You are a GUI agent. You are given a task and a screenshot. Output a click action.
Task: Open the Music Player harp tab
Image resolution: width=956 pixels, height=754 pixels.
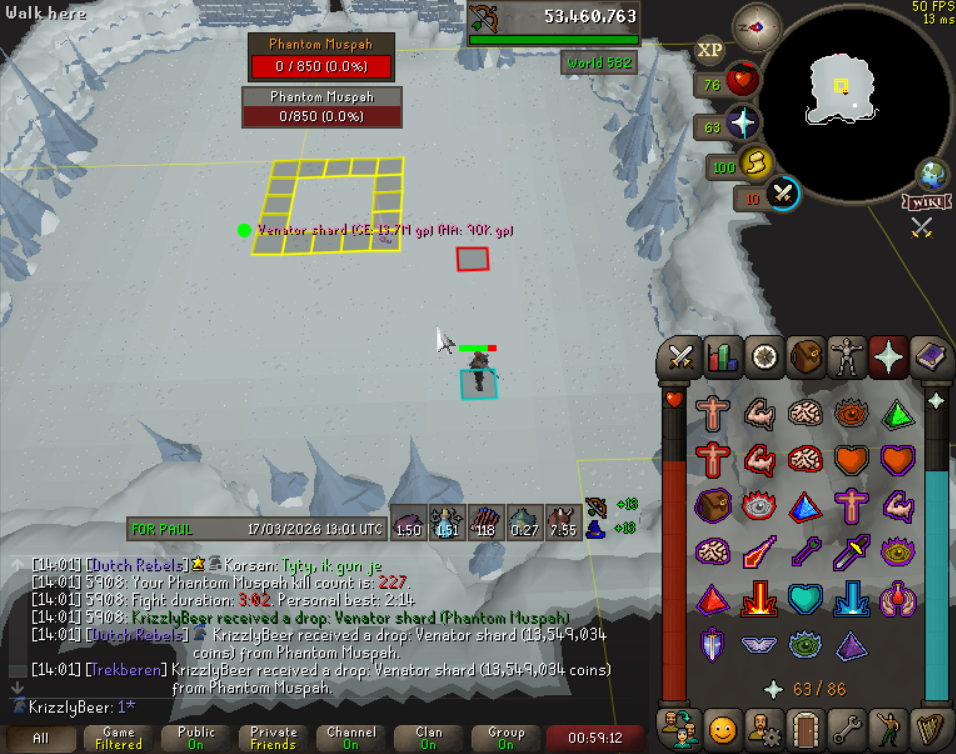929,729
